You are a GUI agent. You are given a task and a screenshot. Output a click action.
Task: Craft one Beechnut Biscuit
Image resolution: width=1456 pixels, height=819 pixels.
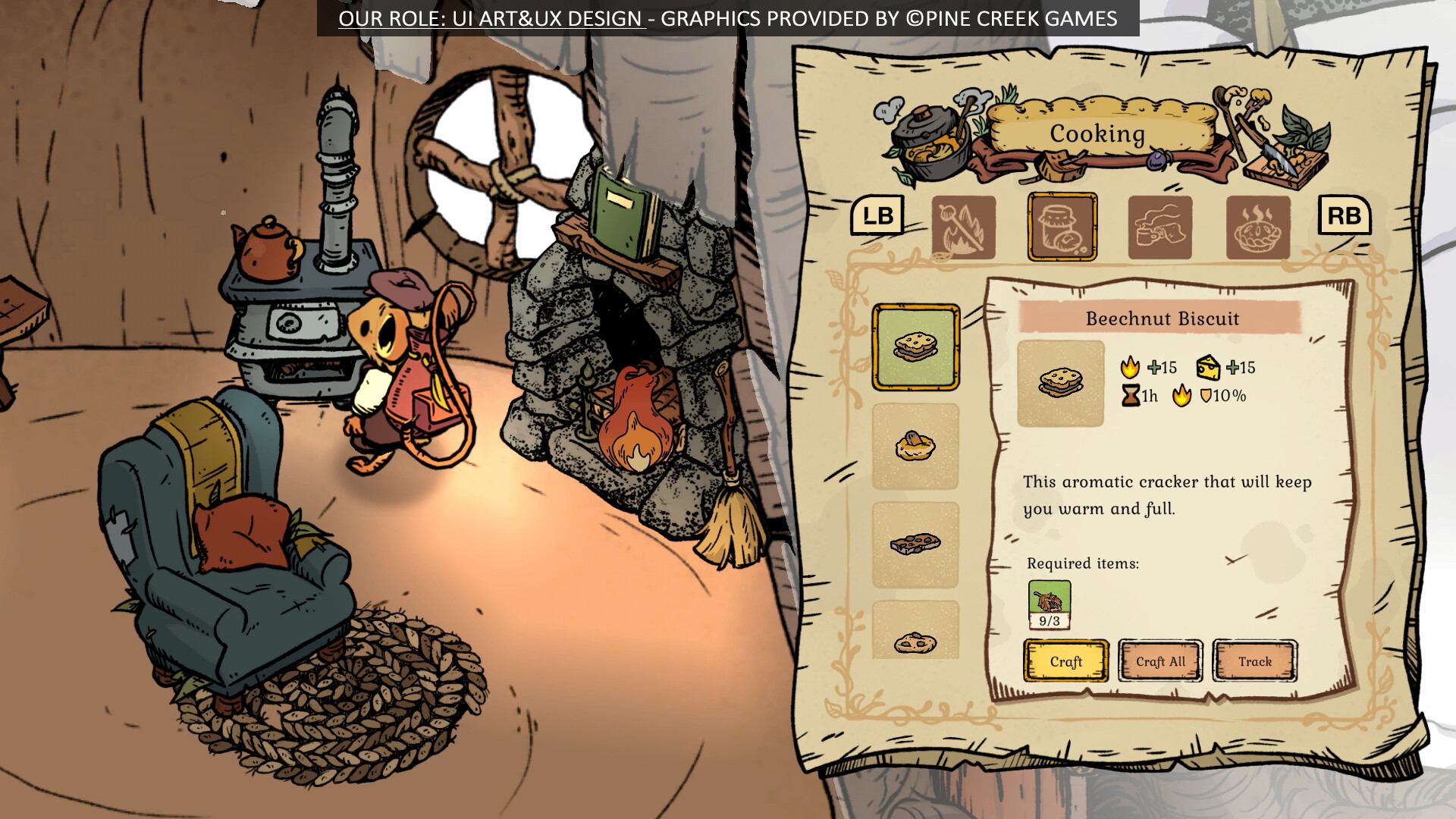coord(1065,661)
